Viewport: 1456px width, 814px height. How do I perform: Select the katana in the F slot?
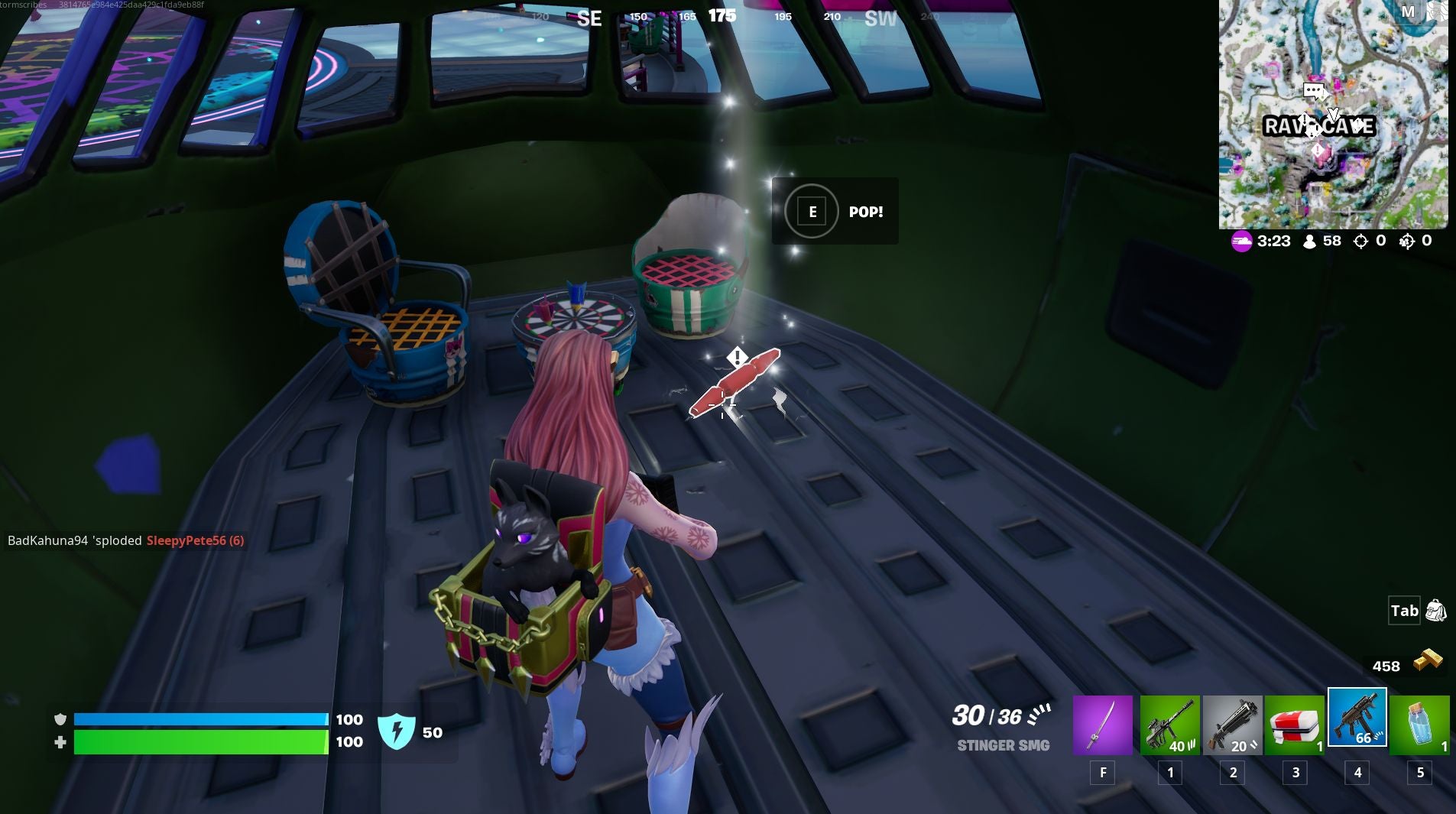[1103, 724]
